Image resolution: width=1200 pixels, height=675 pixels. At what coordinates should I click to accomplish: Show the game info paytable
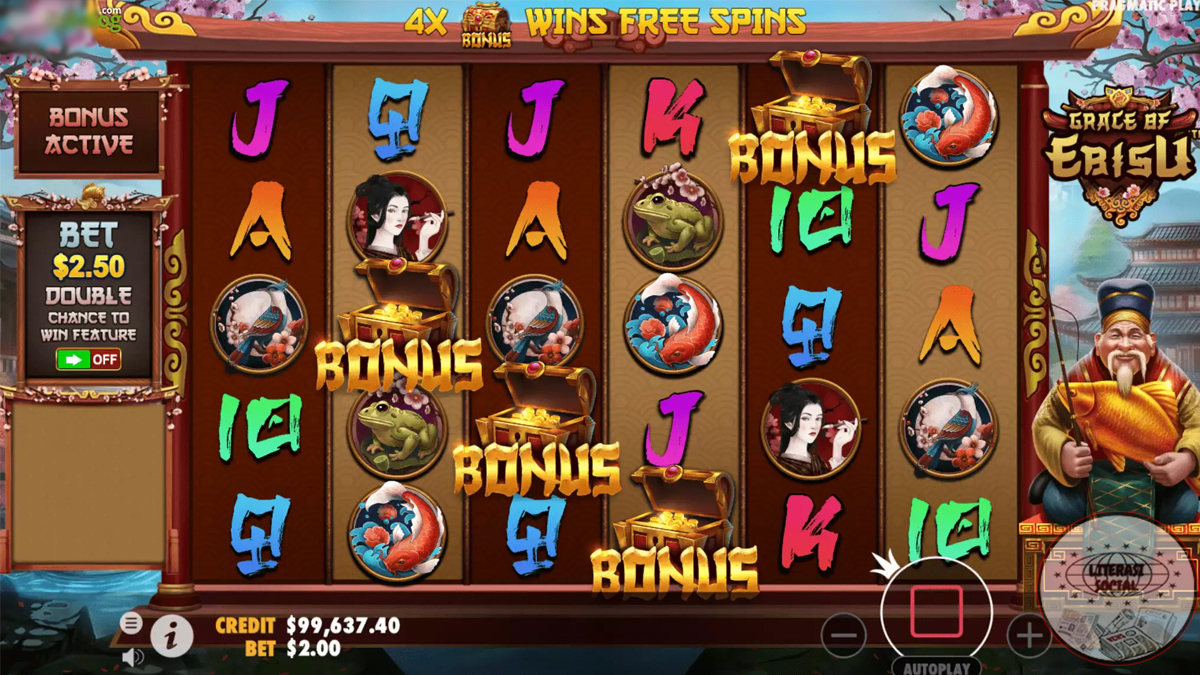171,634
